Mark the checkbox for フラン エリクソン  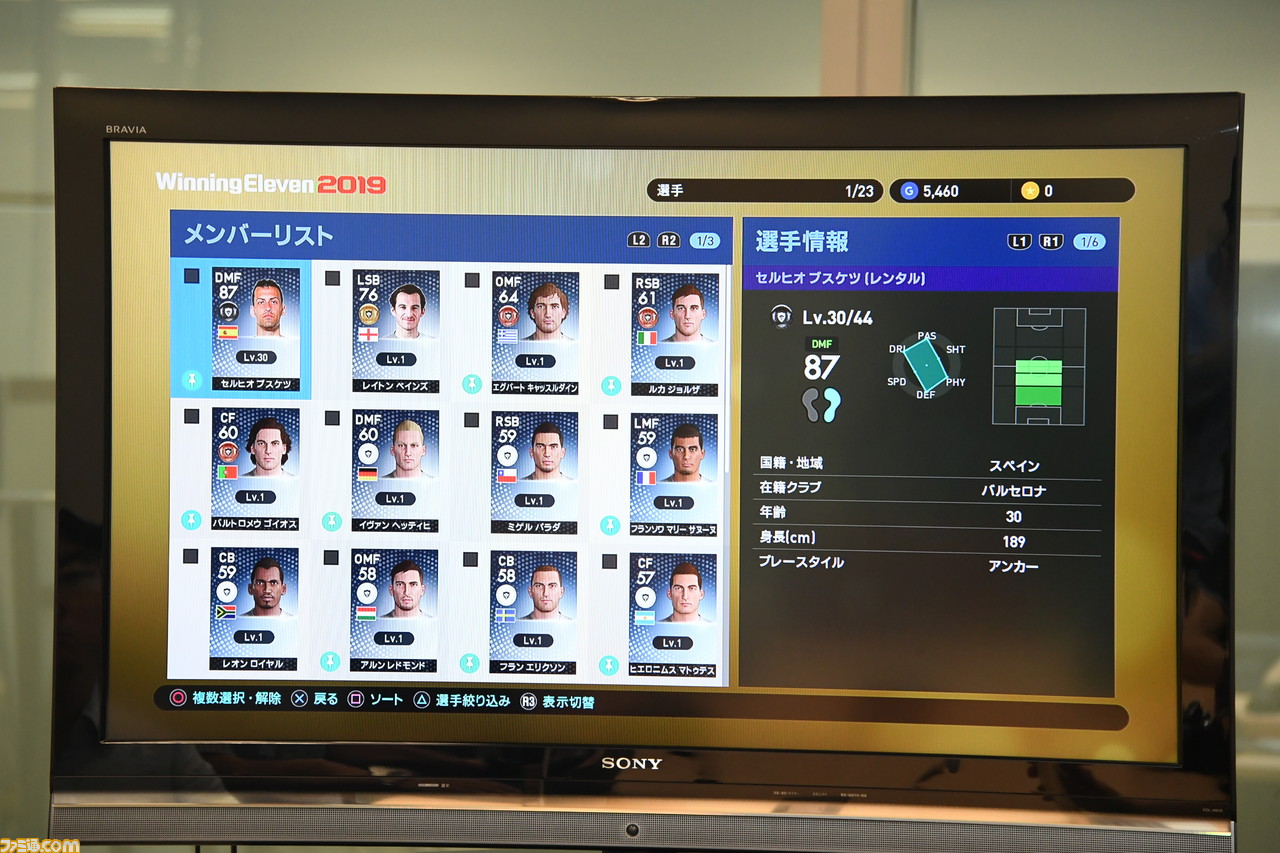pyautogui.click(x=470, y=558)
